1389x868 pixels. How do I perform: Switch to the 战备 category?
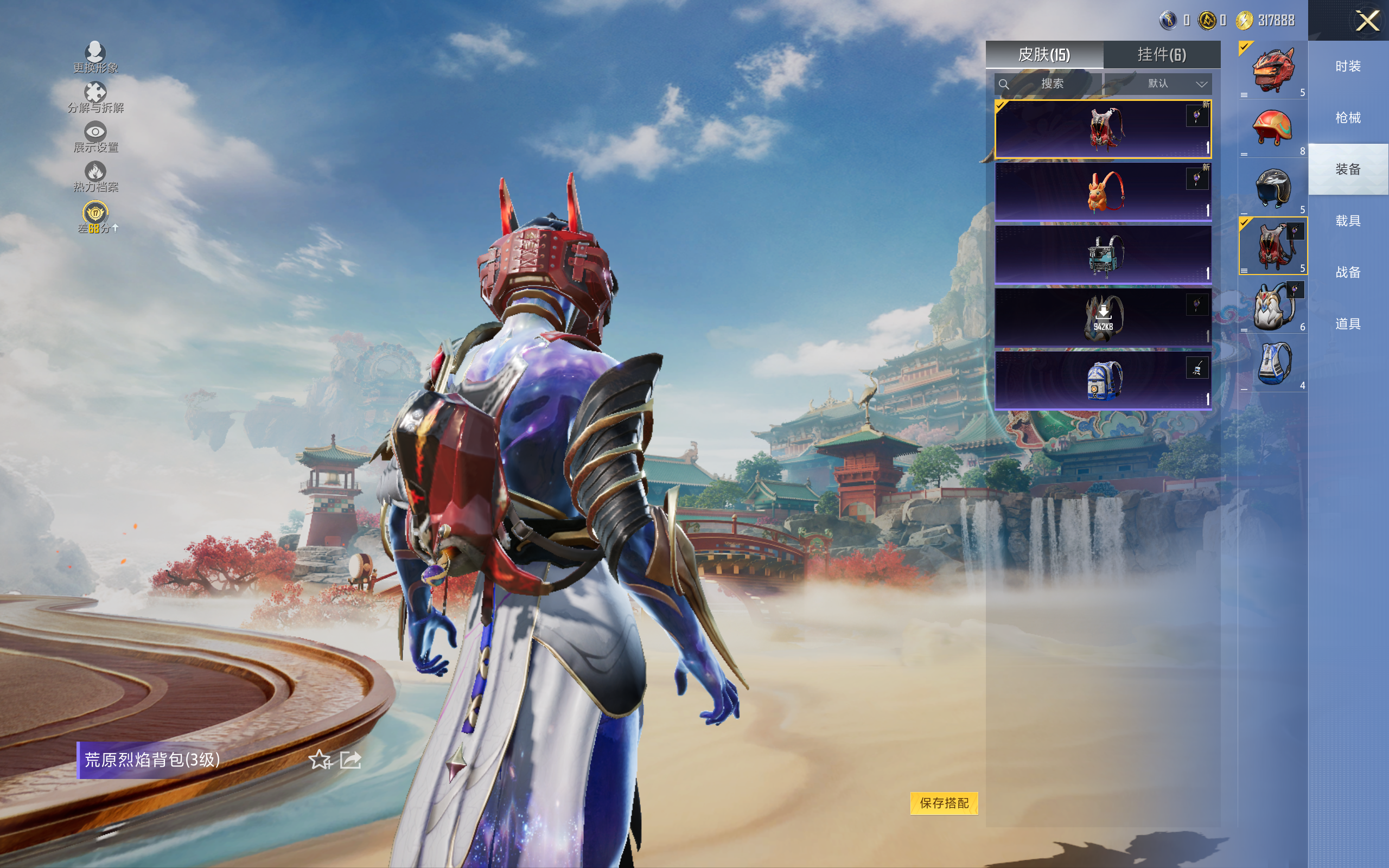click(1348, 272)
